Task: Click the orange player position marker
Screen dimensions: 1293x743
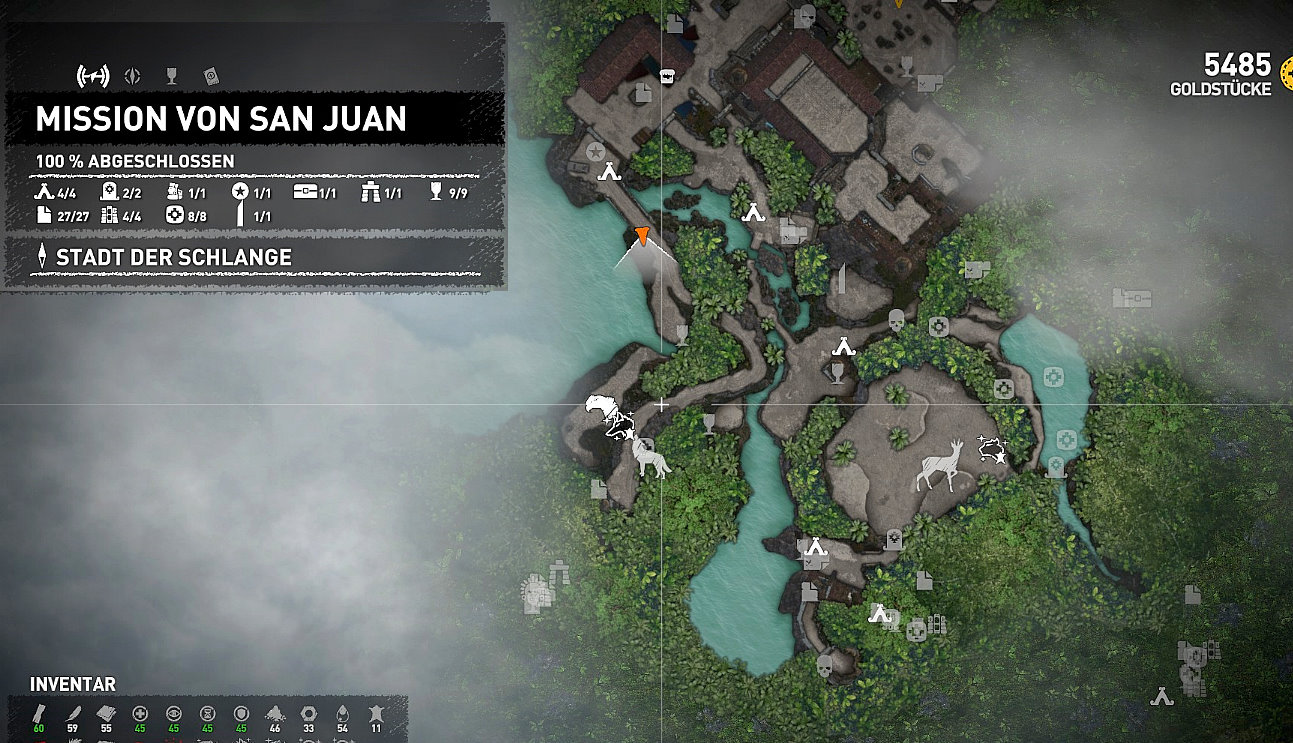Action: click(x=642, y=237)
